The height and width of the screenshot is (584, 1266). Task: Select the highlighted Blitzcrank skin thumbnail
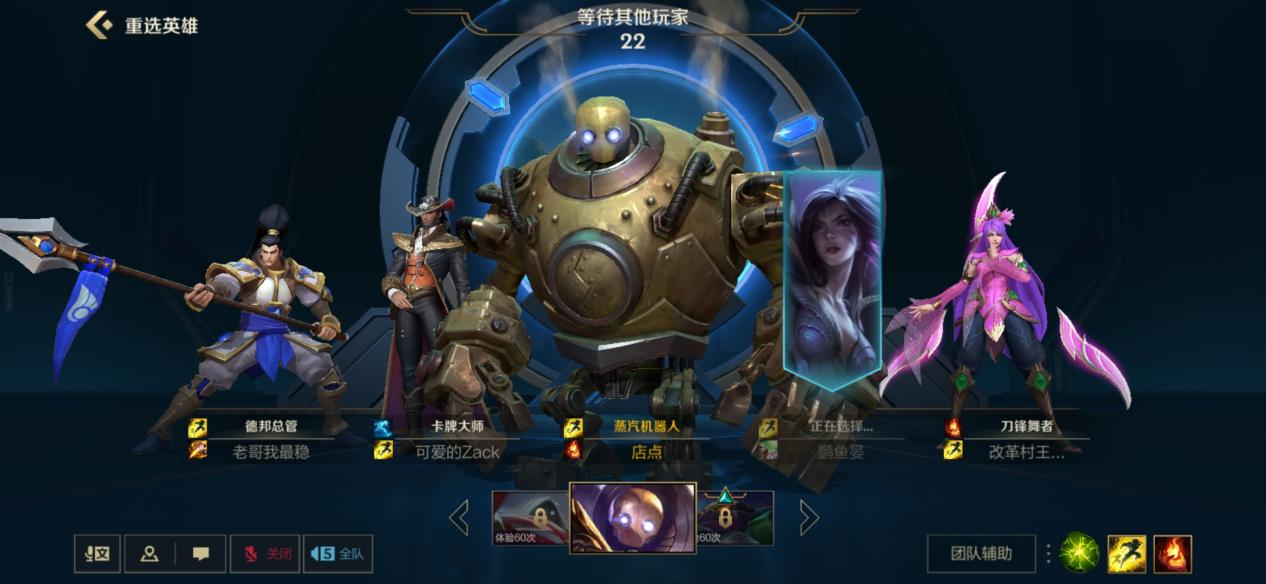coord(633,517)
